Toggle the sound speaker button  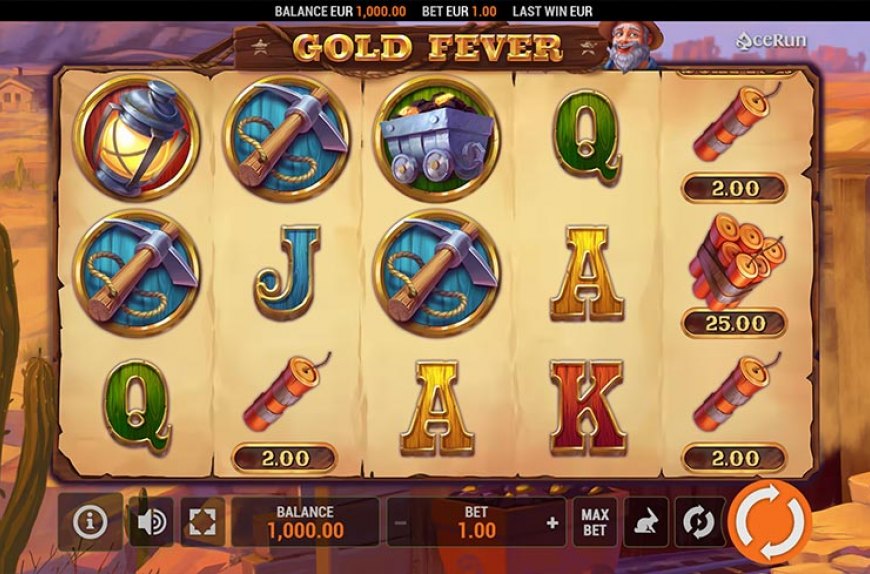(150, 521)
